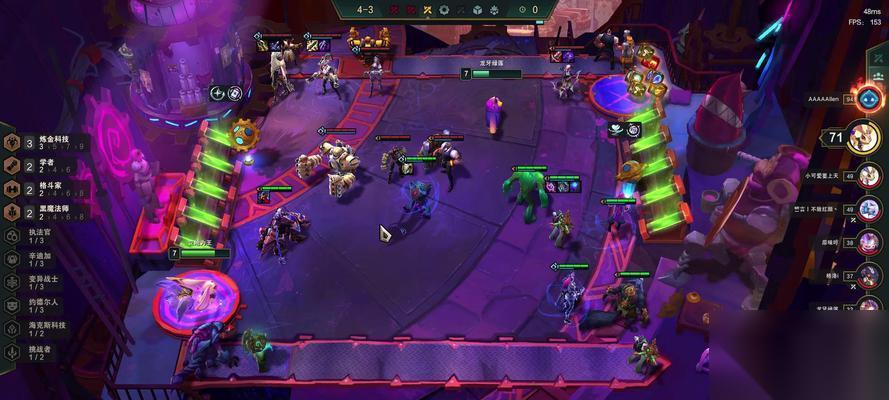View AAAAAllen's board from the scoreboard

click(868, 99)
